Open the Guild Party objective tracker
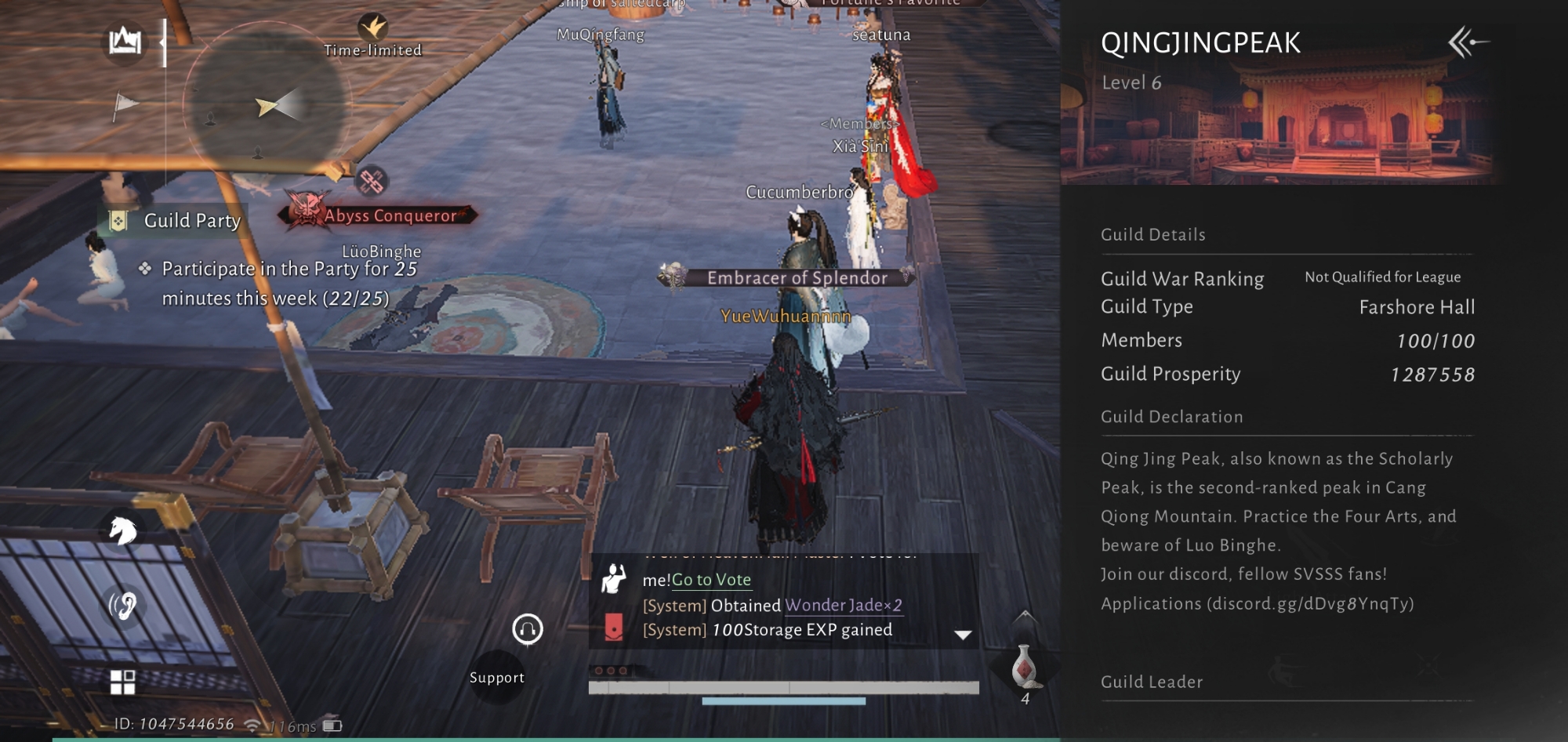The height and width of the screenshot is (742, 1568). [191, 221]
